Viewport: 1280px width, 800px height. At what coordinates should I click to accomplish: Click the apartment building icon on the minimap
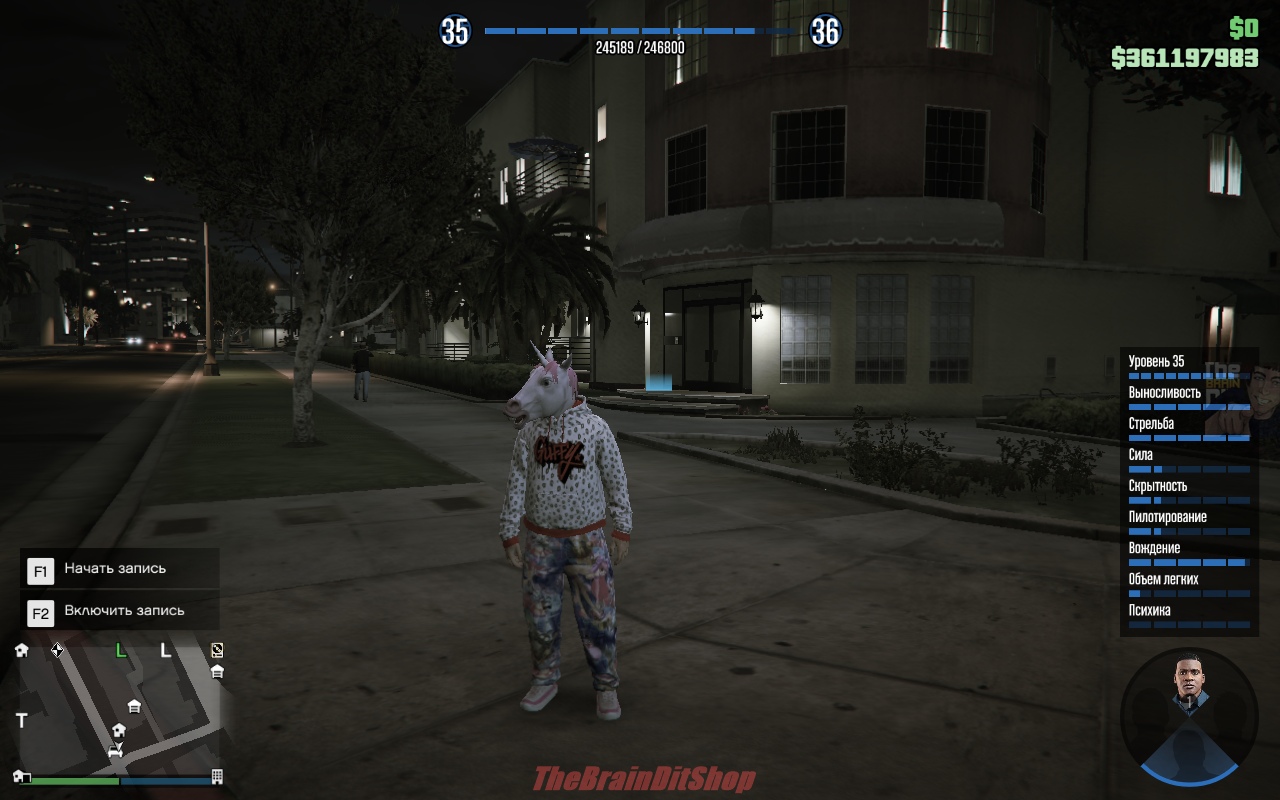[217, 777]
